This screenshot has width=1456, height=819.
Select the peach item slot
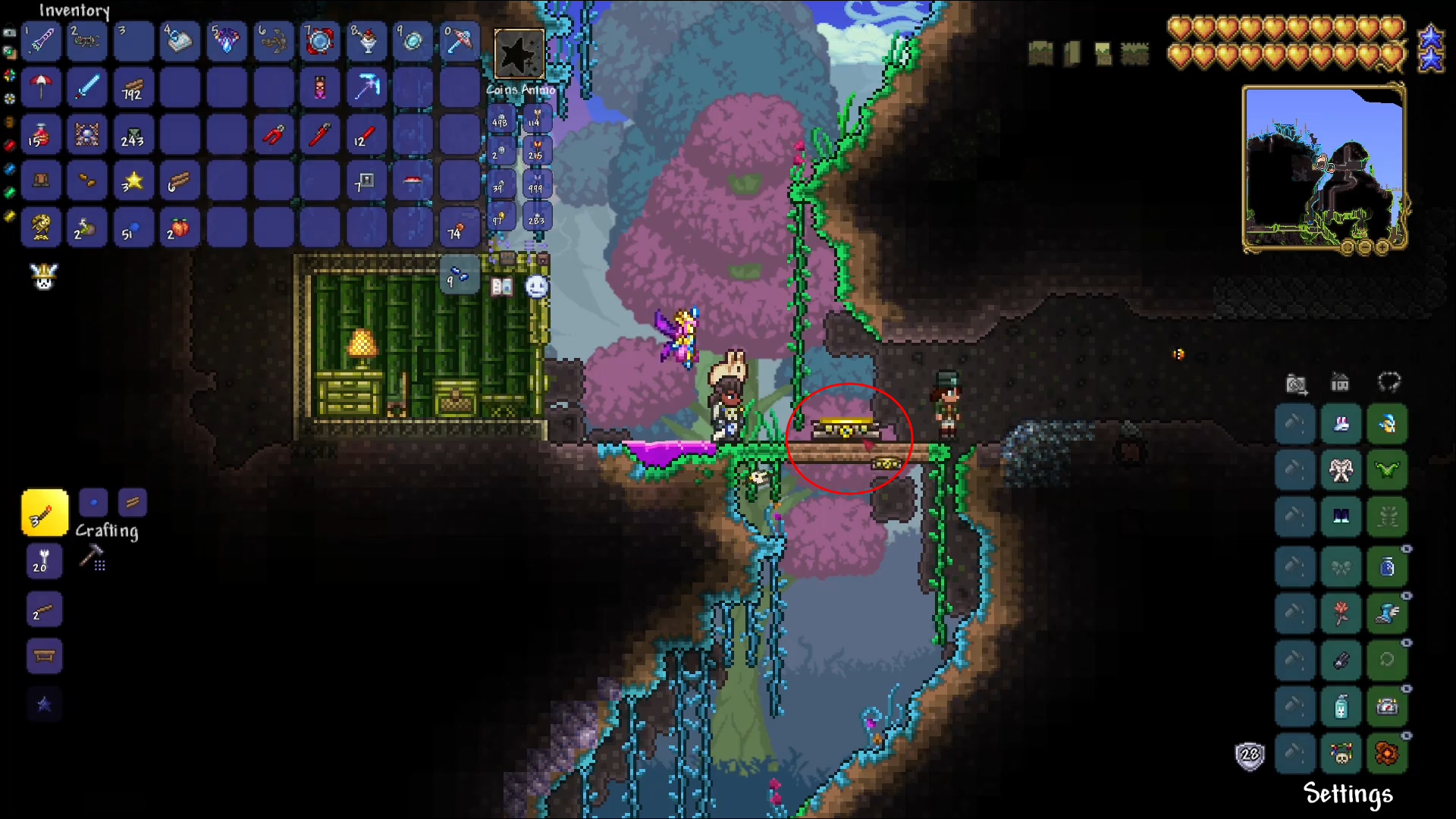[x=179, y=228]
